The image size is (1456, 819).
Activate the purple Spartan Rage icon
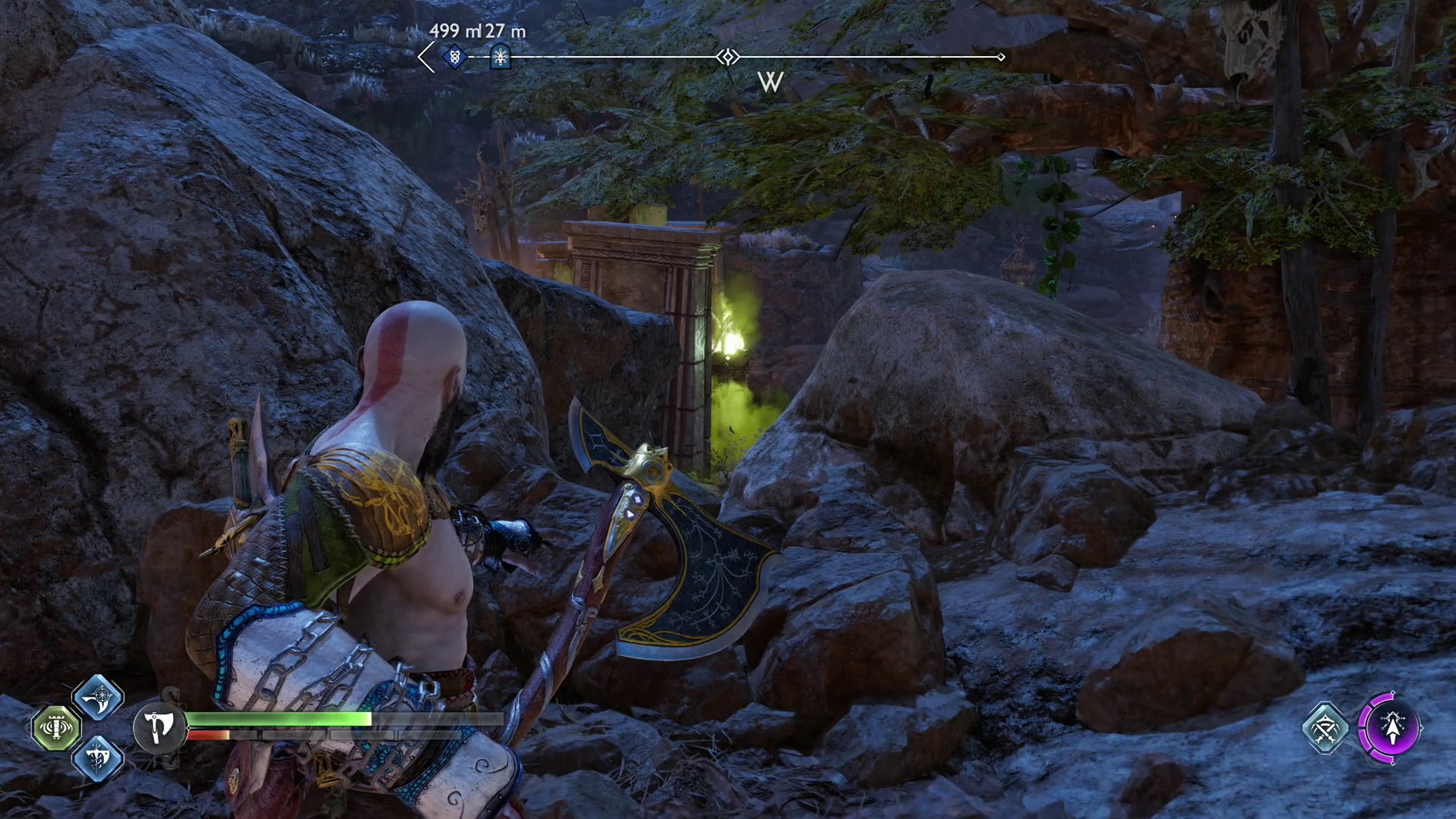pos(1391,727)
